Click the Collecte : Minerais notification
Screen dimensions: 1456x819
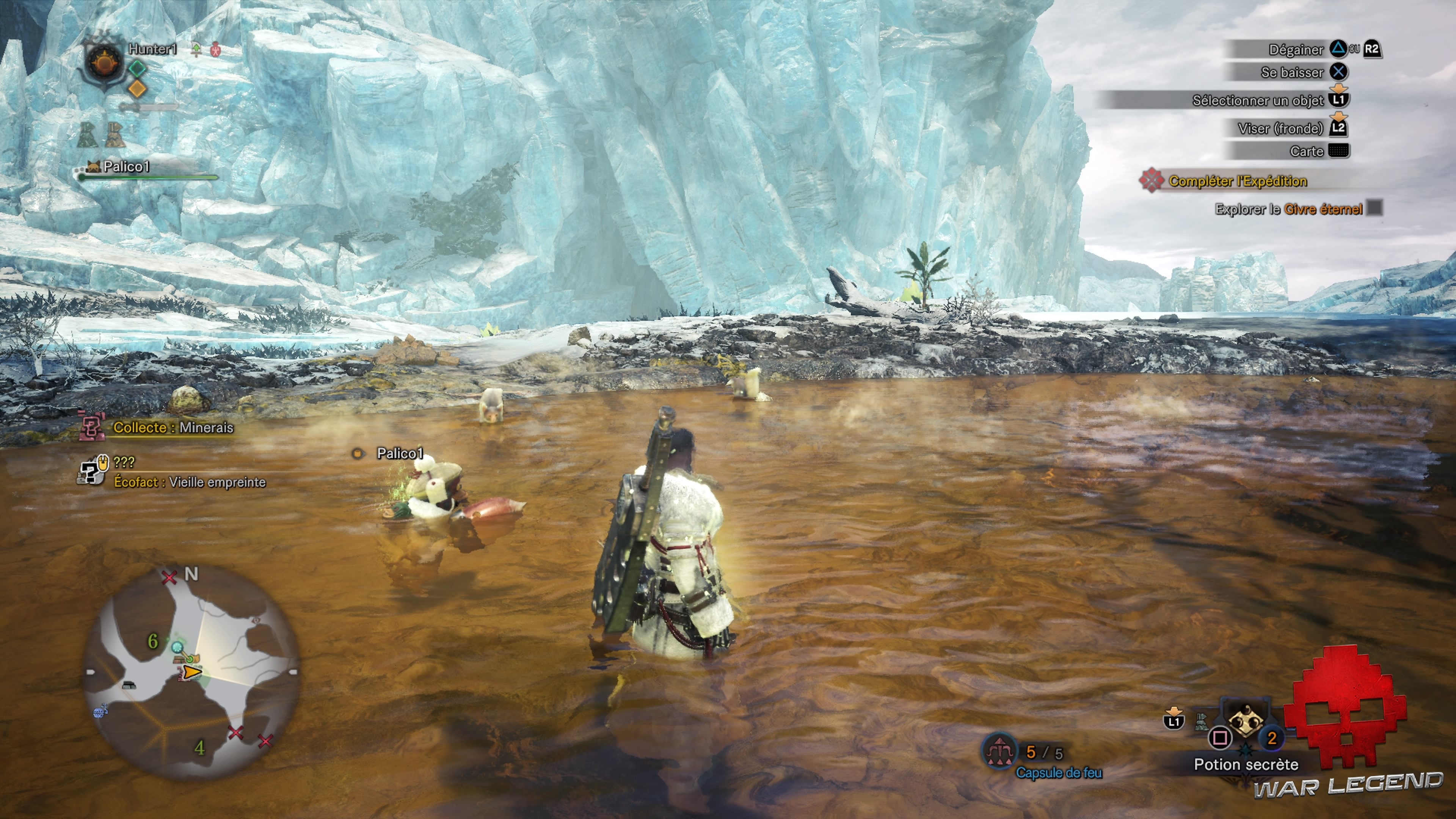[x=173, y=428]
